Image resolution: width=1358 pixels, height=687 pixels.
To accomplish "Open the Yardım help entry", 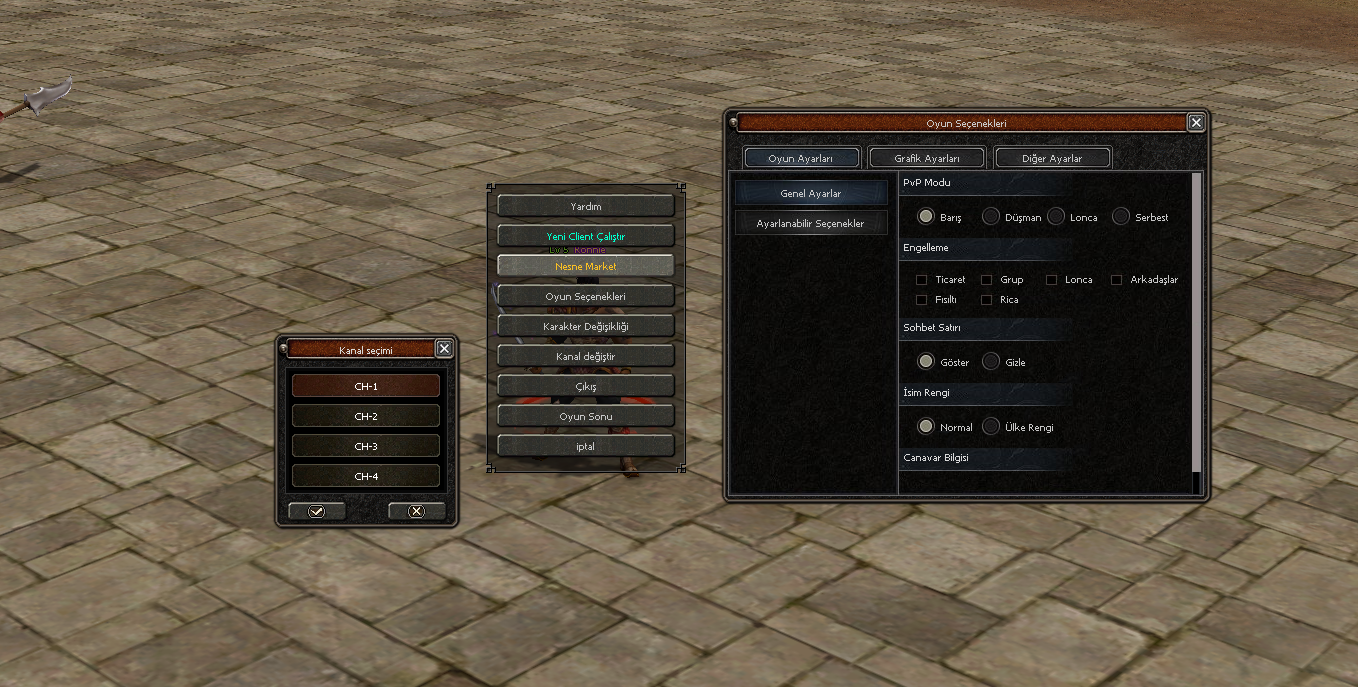I will point(585,206).
